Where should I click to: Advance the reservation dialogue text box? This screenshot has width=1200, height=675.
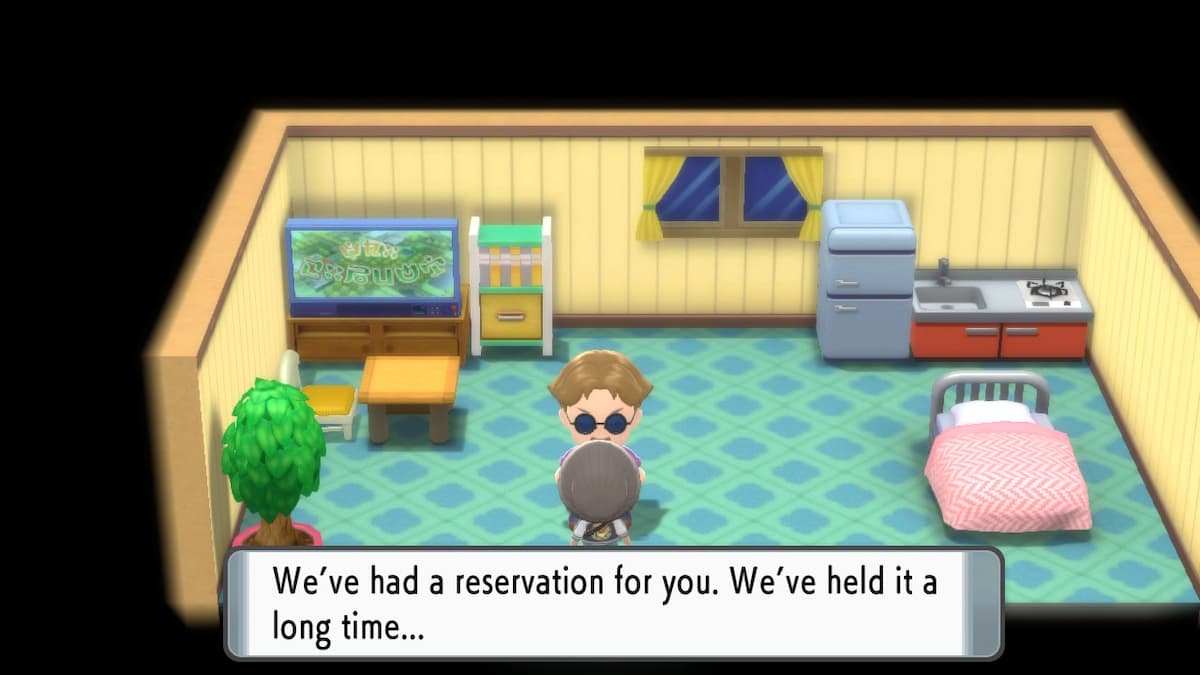[x=612, y=603]
